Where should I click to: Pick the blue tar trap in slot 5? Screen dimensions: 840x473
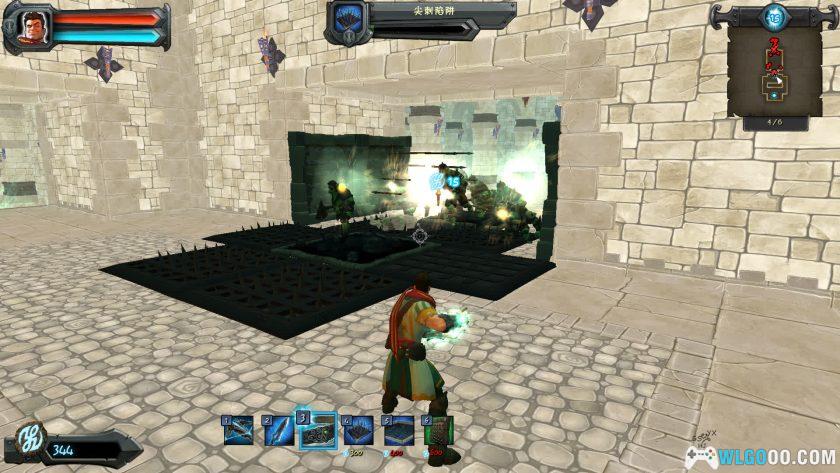click(399, 431)
